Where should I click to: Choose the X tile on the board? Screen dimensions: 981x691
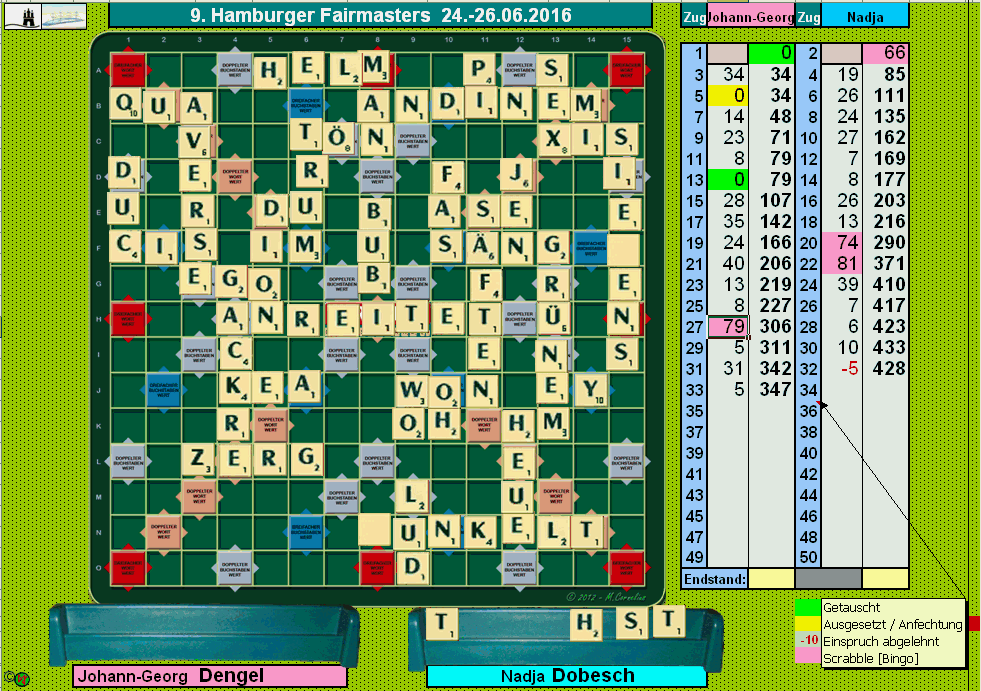click(553, 139)
